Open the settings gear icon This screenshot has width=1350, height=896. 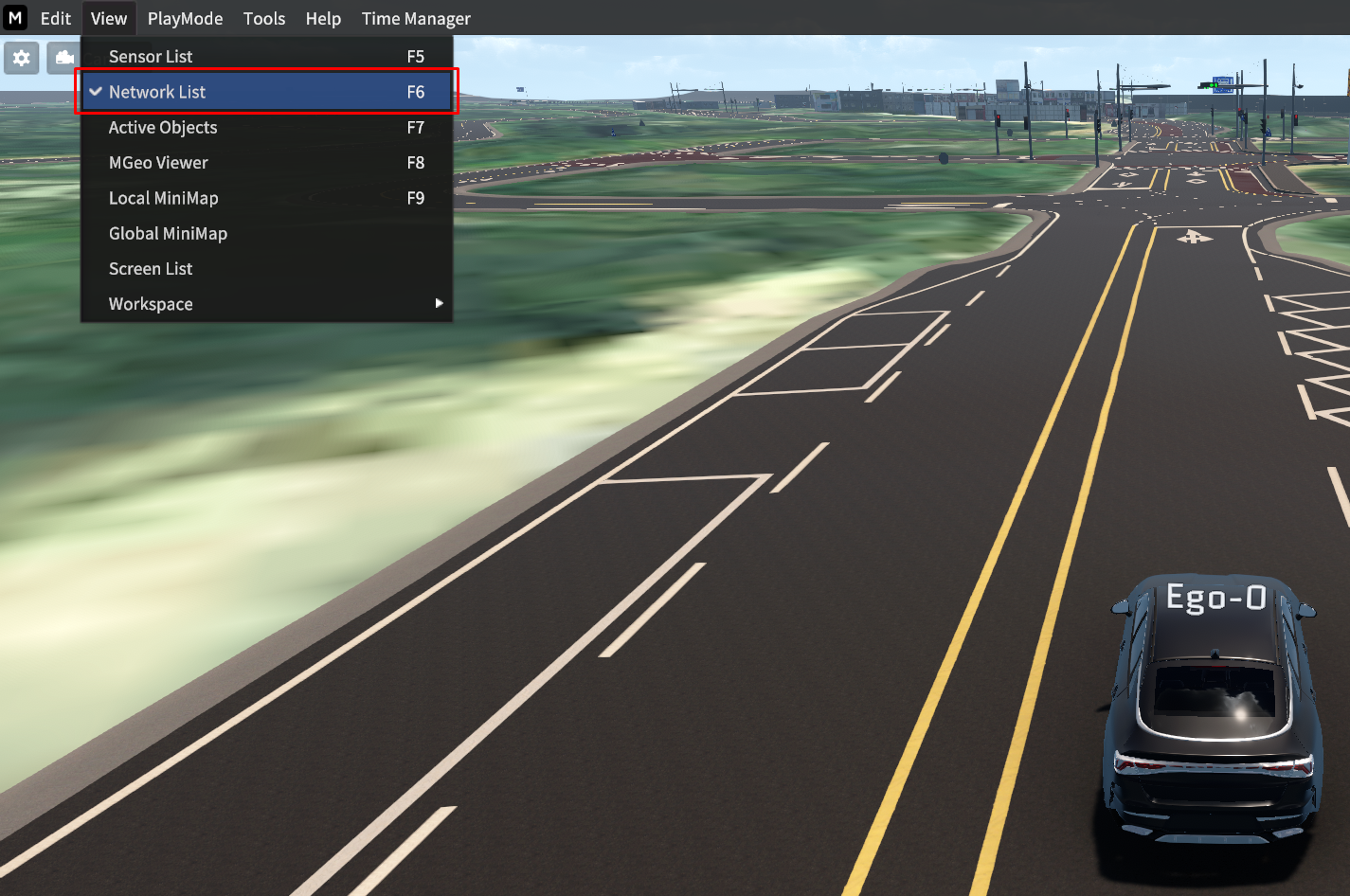pyautogui.click(x=21, y=58)
